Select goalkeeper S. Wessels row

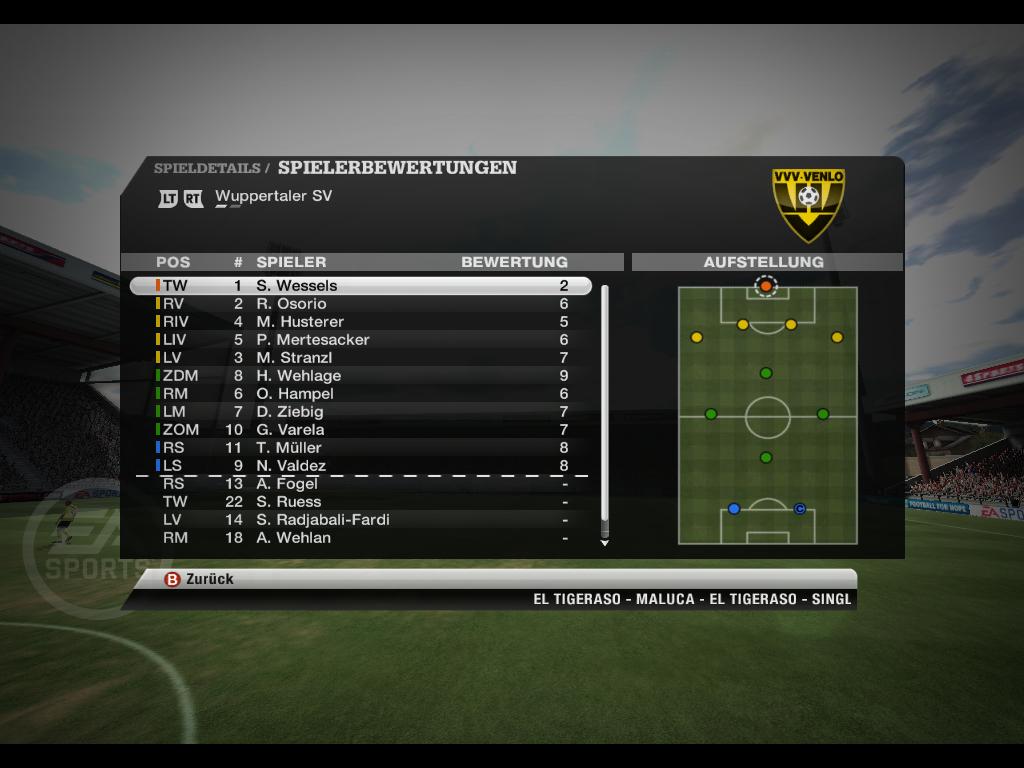[x=360, y=286]
